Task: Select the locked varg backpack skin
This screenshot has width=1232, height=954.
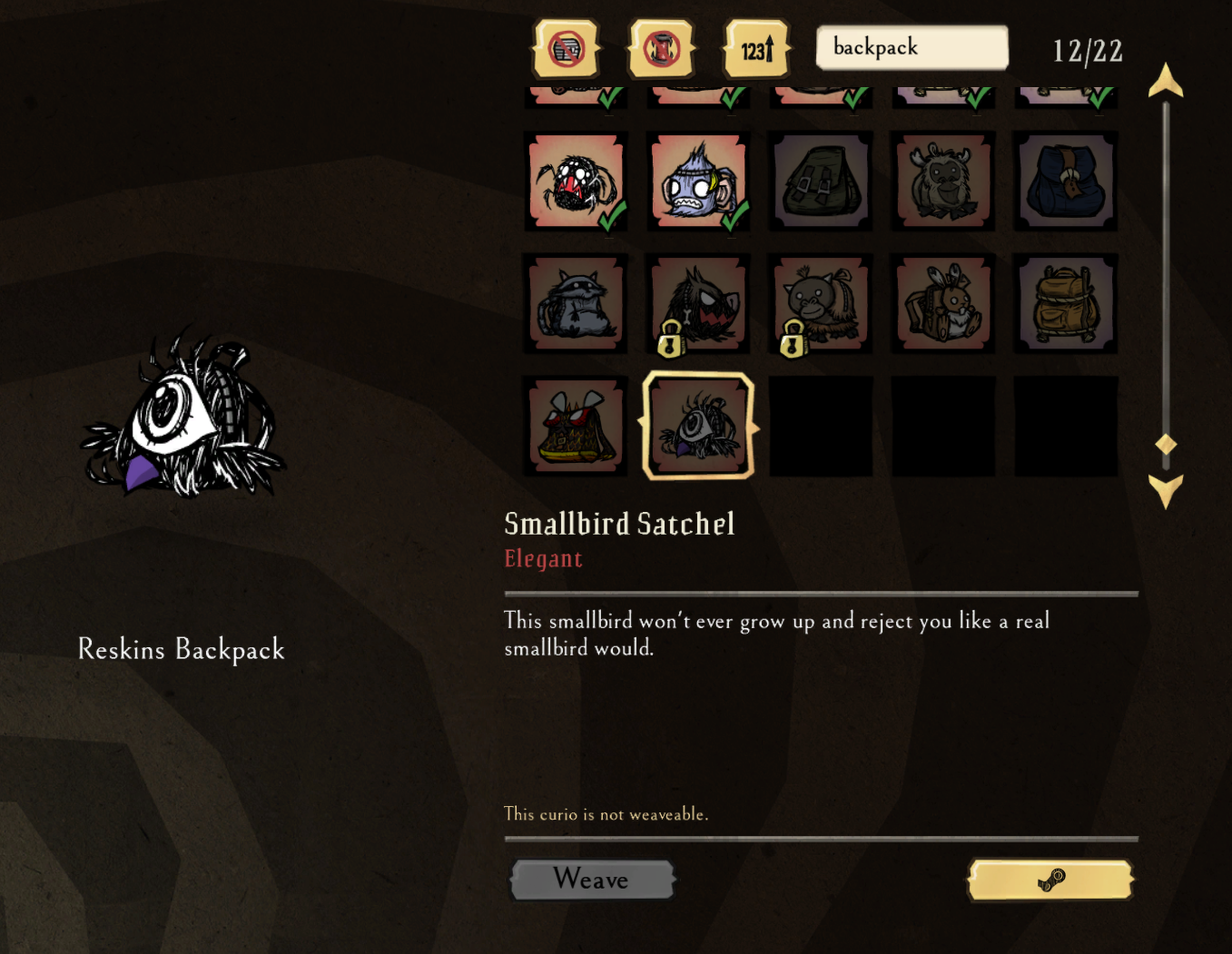Action: (x=697, y=303)
